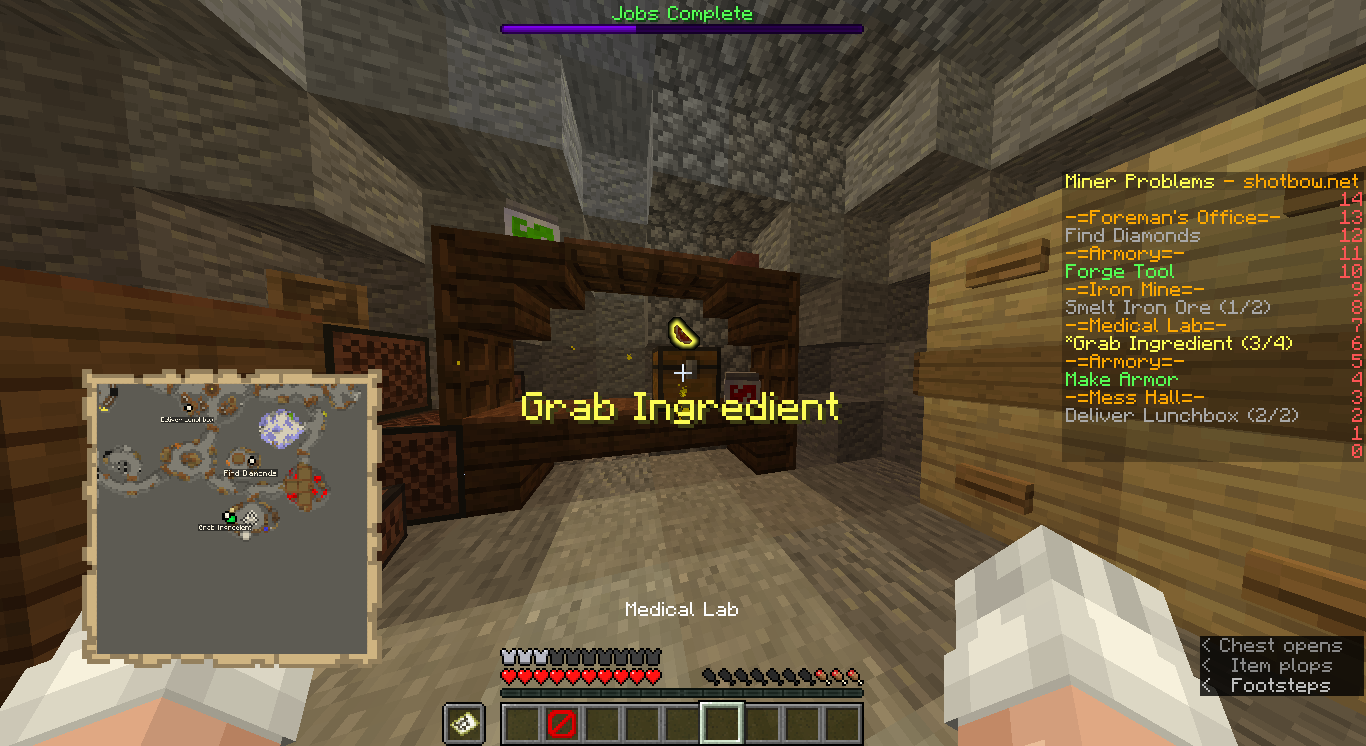Click the Find Diamonds marker on the map
The image size is (1366, 746).
(250, 461)
